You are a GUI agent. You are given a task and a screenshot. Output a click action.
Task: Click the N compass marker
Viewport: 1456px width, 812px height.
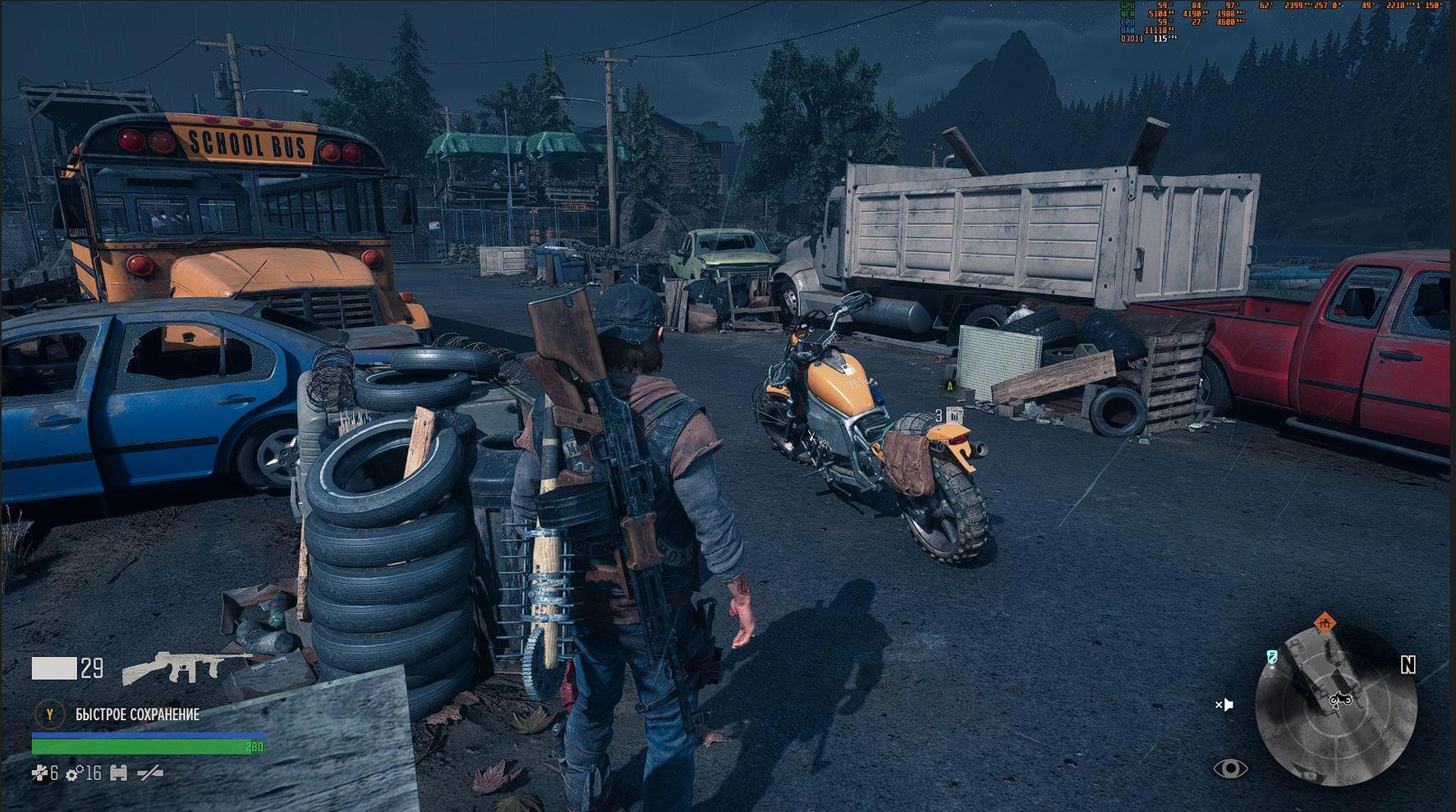(x=1408, y=665)
